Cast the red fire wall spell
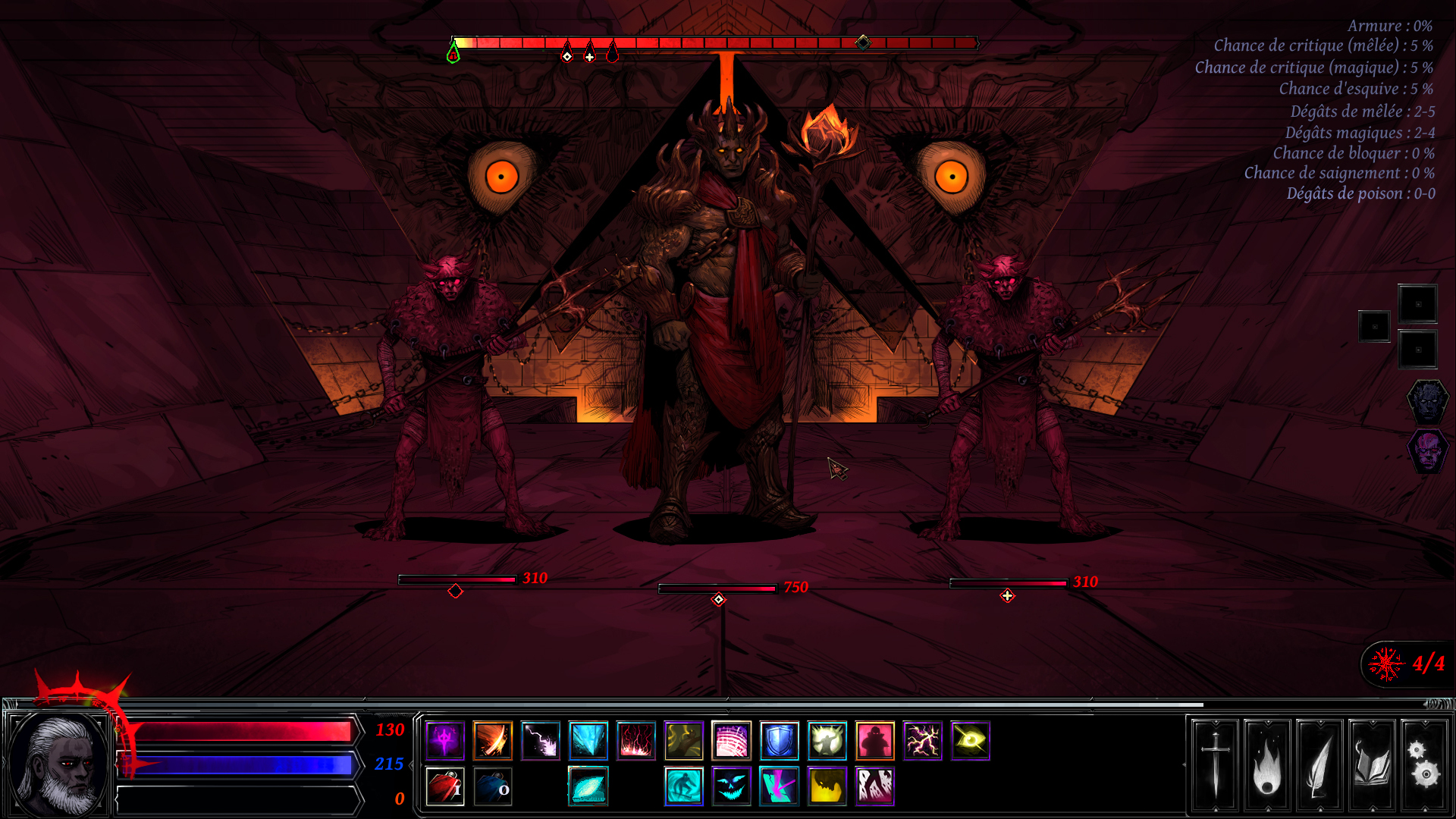This screenshot has width=1456, height=819. (637, 742)
